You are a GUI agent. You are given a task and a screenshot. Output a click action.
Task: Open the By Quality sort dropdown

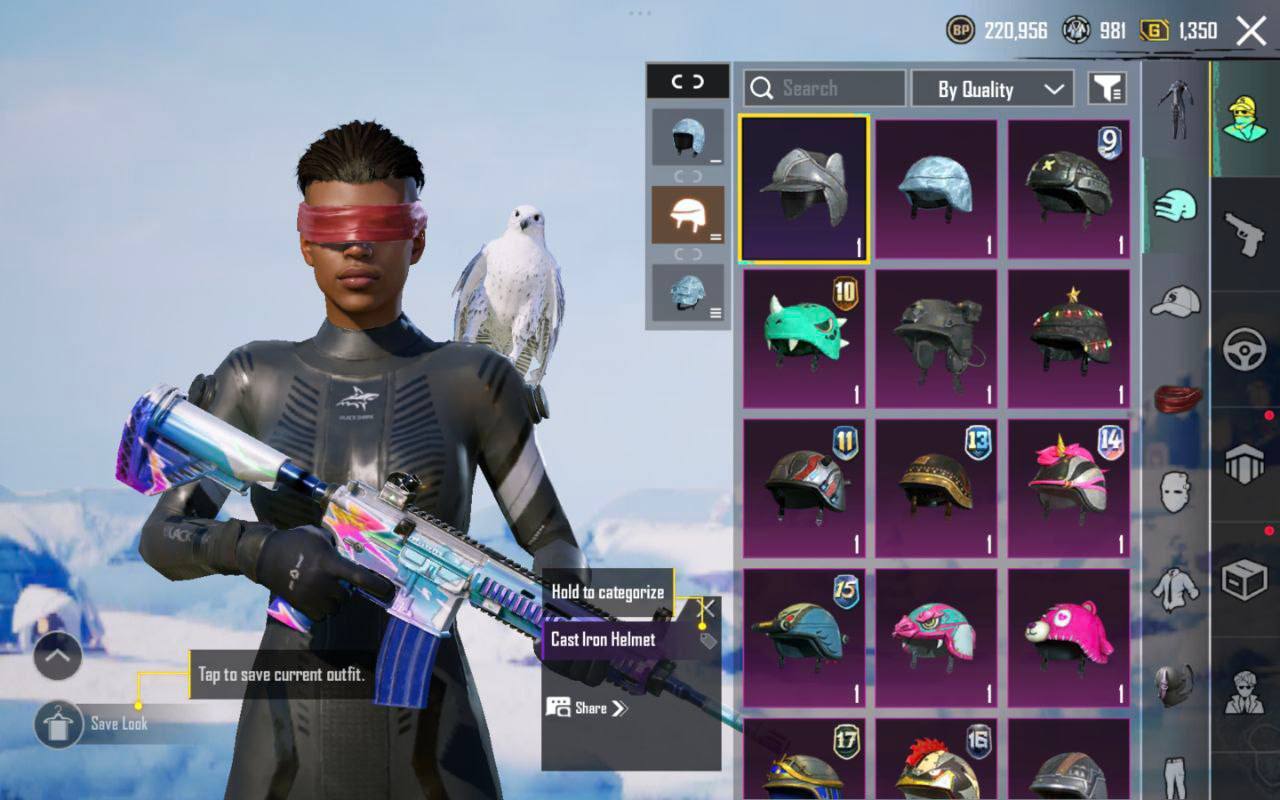coord(993,89)
